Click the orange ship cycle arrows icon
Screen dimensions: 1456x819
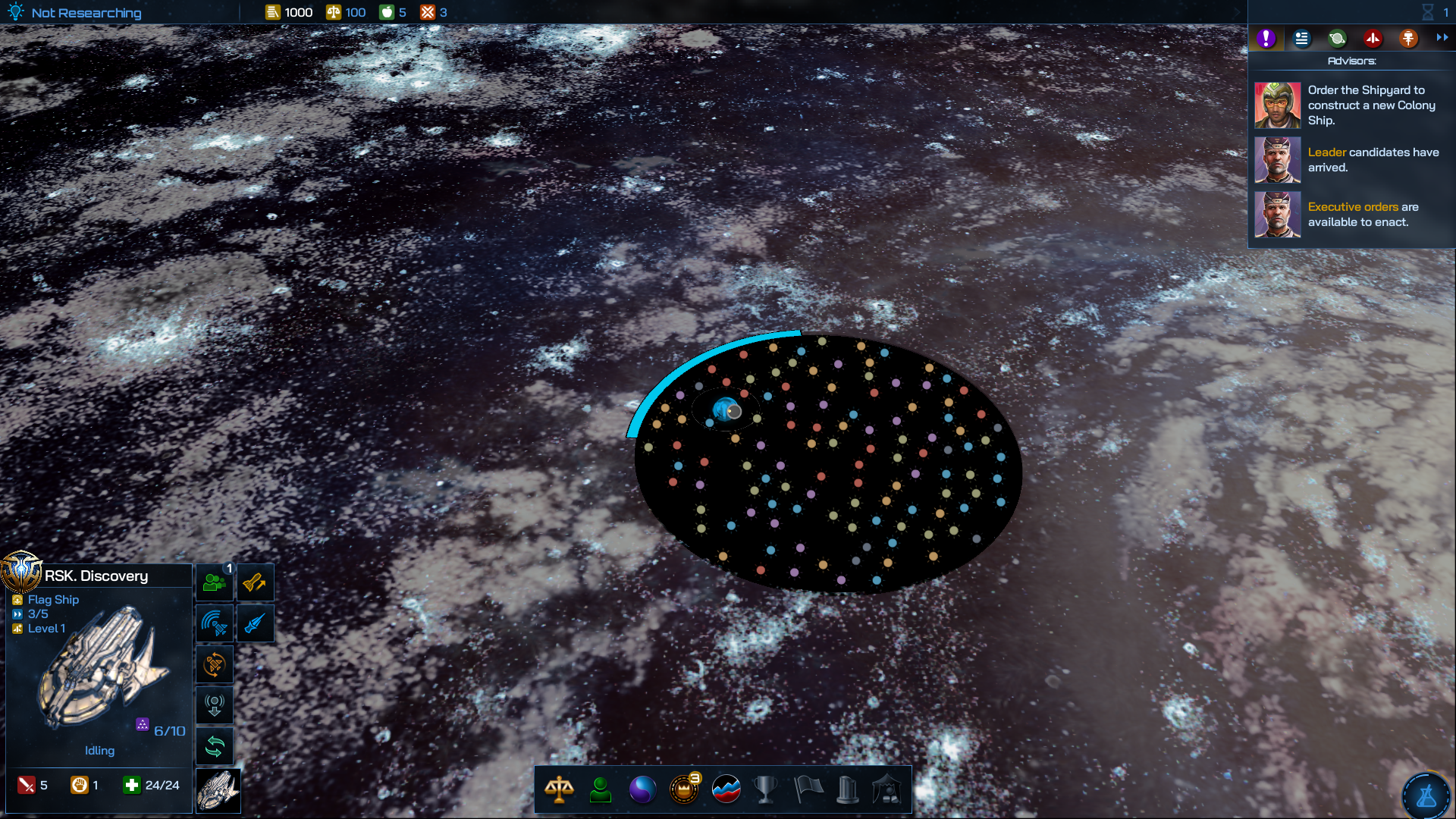click(215, 665)
